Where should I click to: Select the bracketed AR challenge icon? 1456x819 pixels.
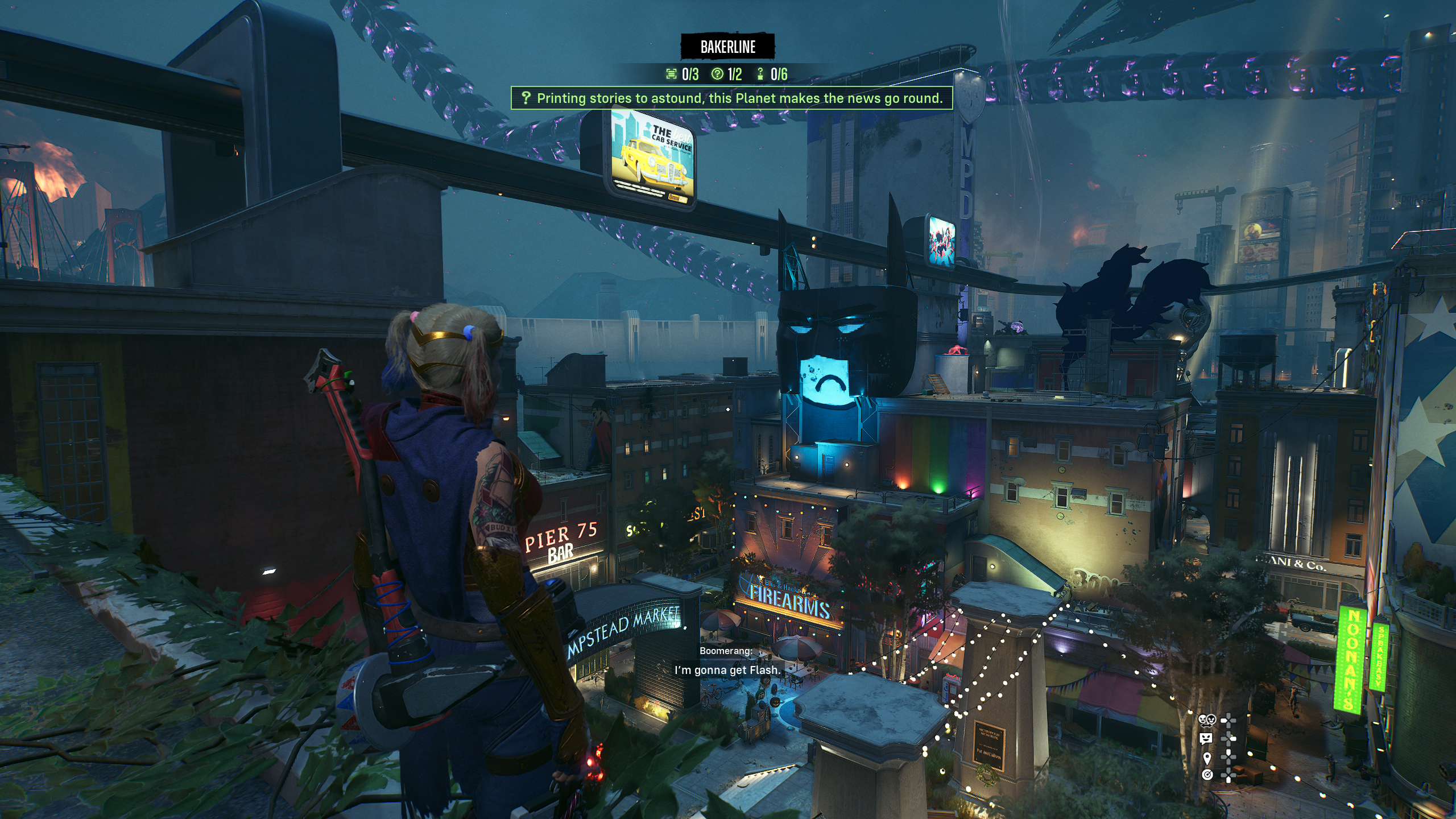click(x=672, y=74)
